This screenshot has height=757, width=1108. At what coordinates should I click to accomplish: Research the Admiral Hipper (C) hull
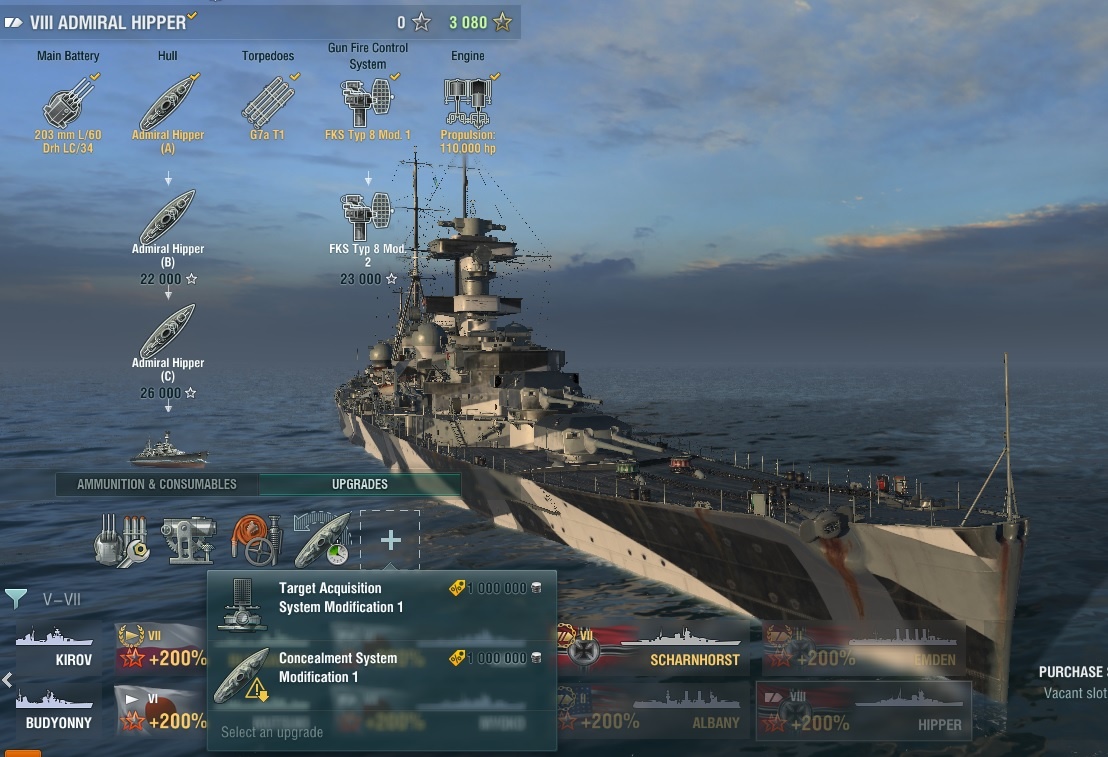tap(168, 333)
